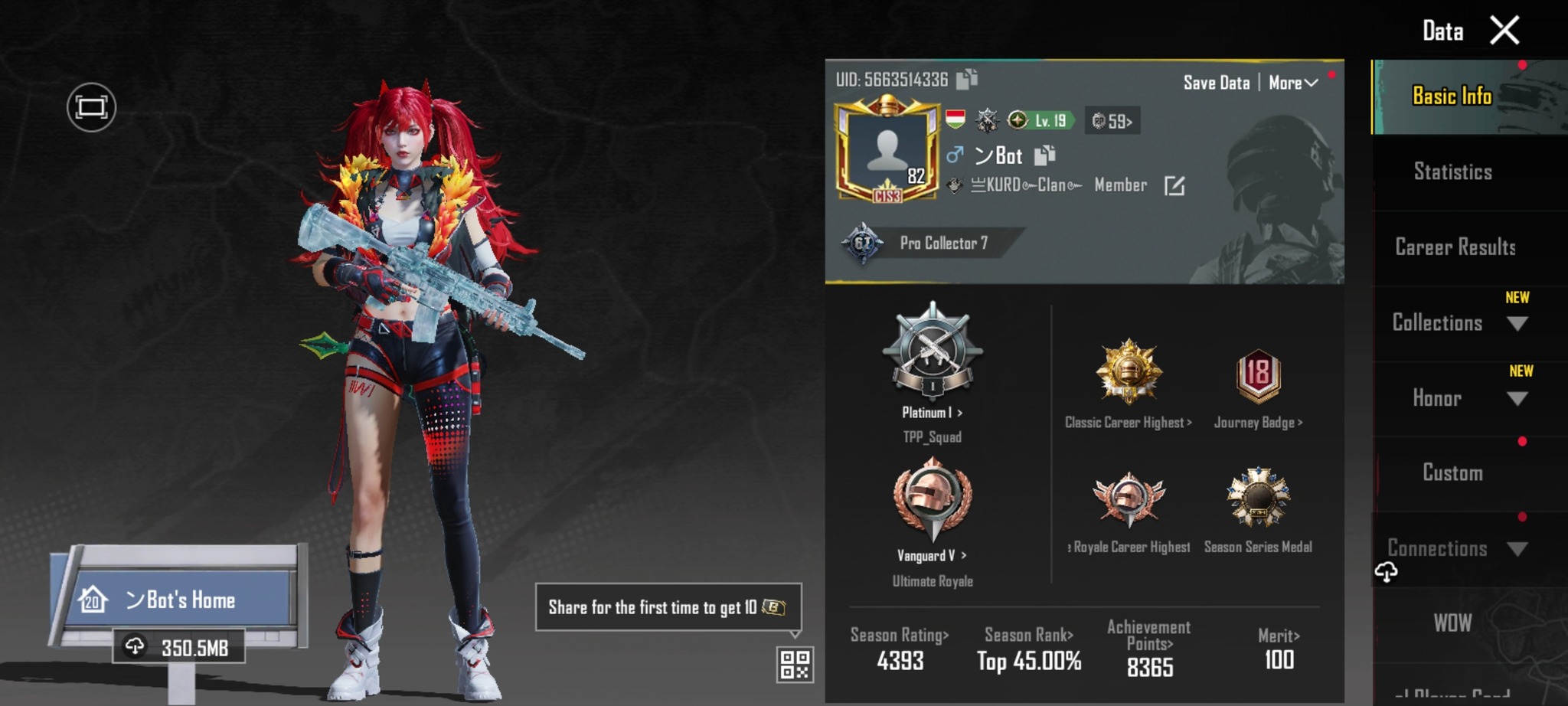The width and height of the screenshot is (1568, 706).
Task: Download the 350.5MB resource pack
Action: (180, 648)
